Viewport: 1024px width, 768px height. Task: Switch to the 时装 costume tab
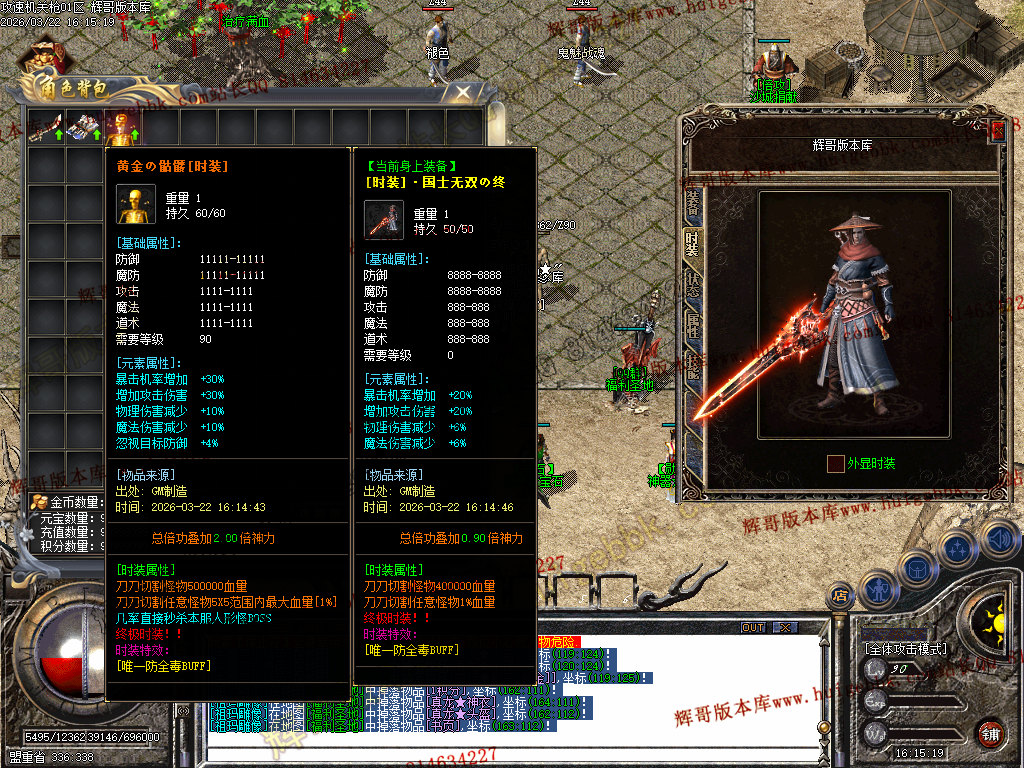tap(692, 244)
